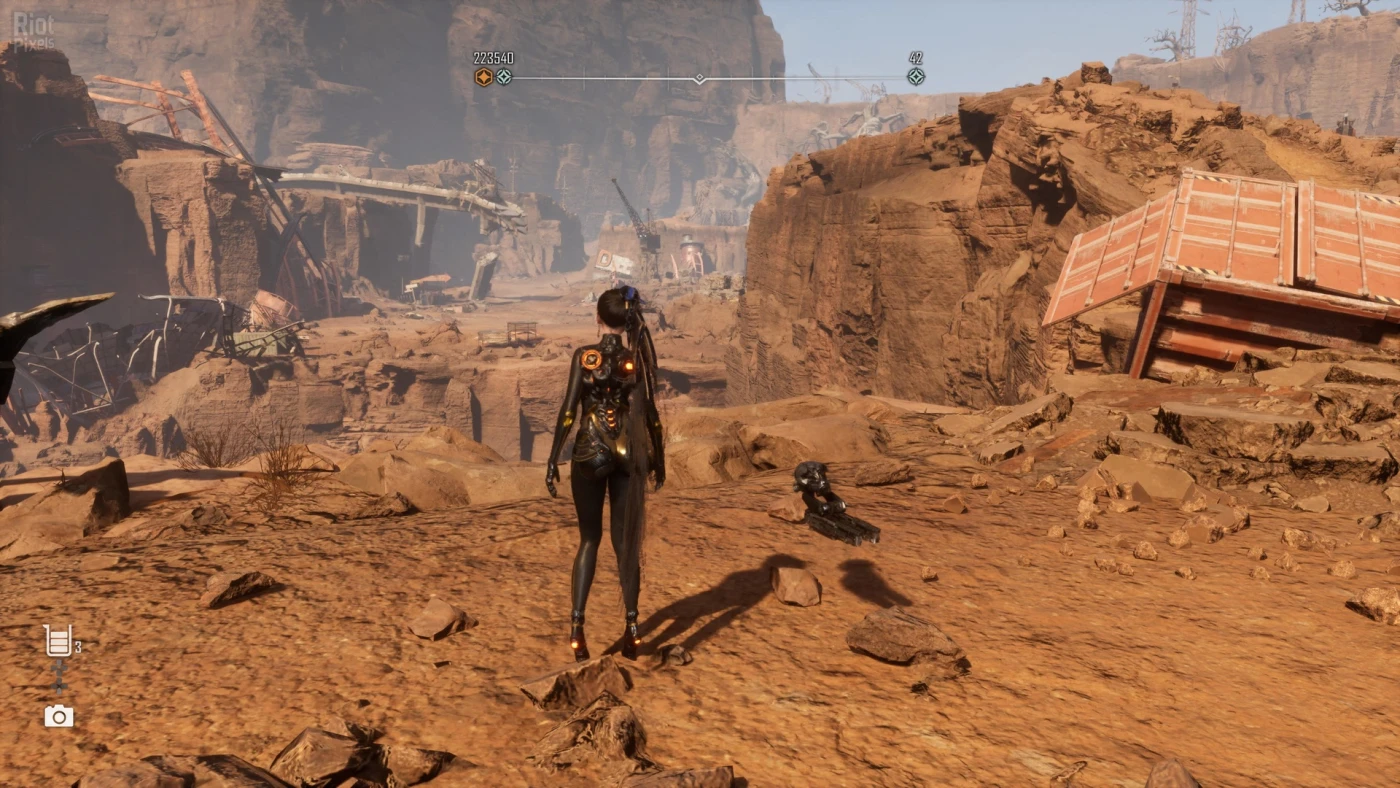
Task: Select the healing potion beaker icon
Action: (x=58, y=641)
